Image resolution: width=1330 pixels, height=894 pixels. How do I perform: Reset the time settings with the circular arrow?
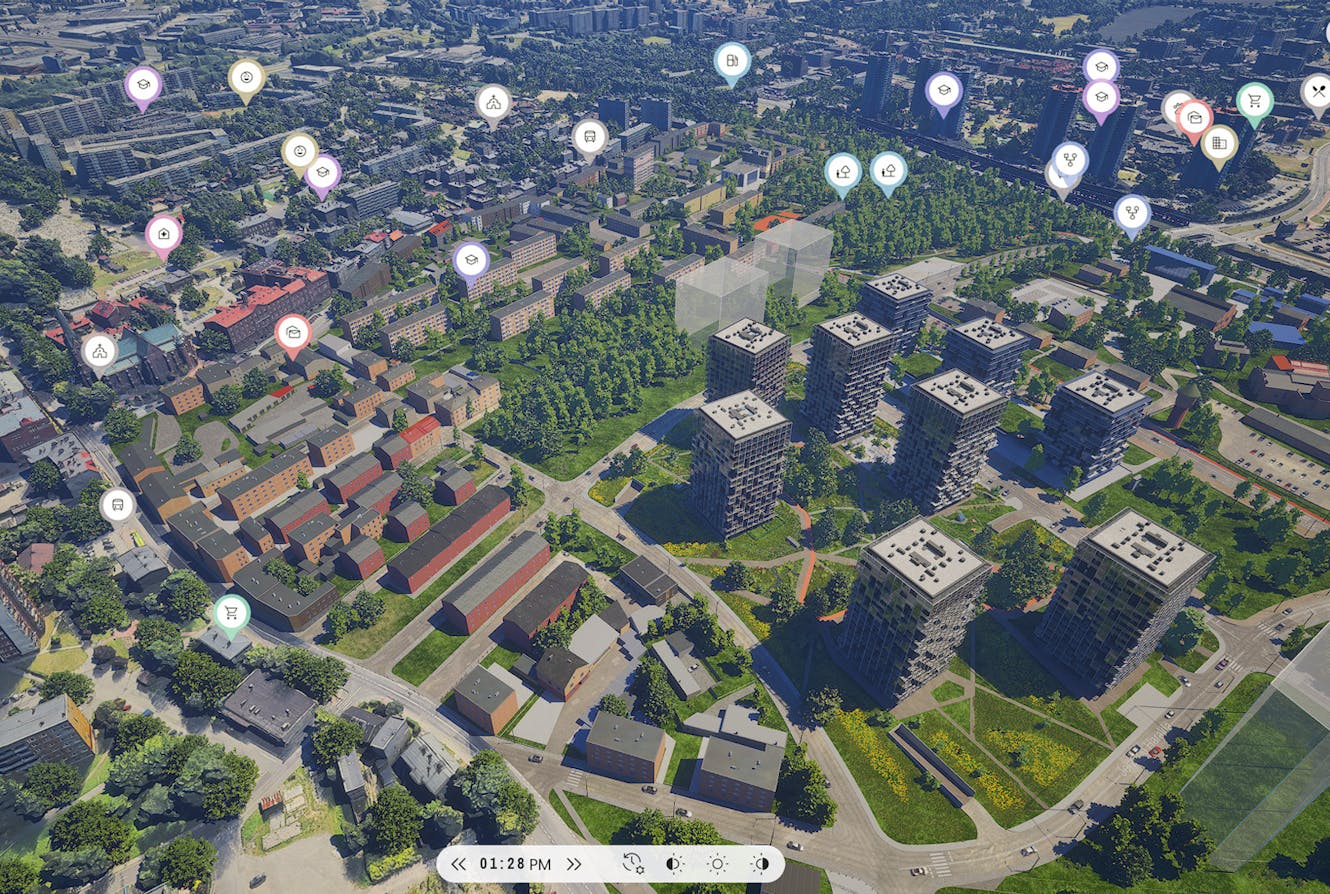[x=631, y=863]
